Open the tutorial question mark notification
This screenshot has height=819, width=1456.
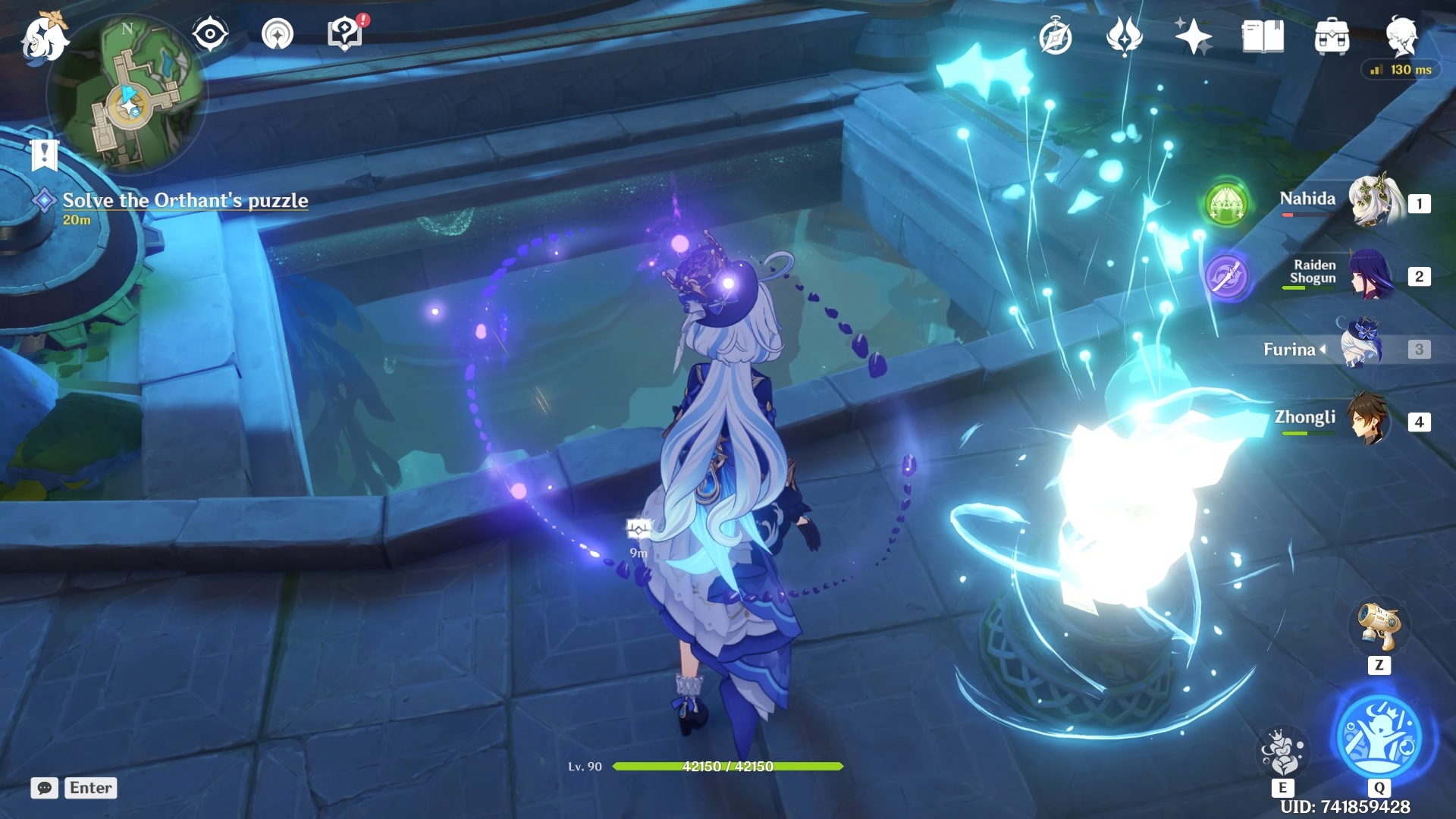pyautogui.click(x=346, y=34)
